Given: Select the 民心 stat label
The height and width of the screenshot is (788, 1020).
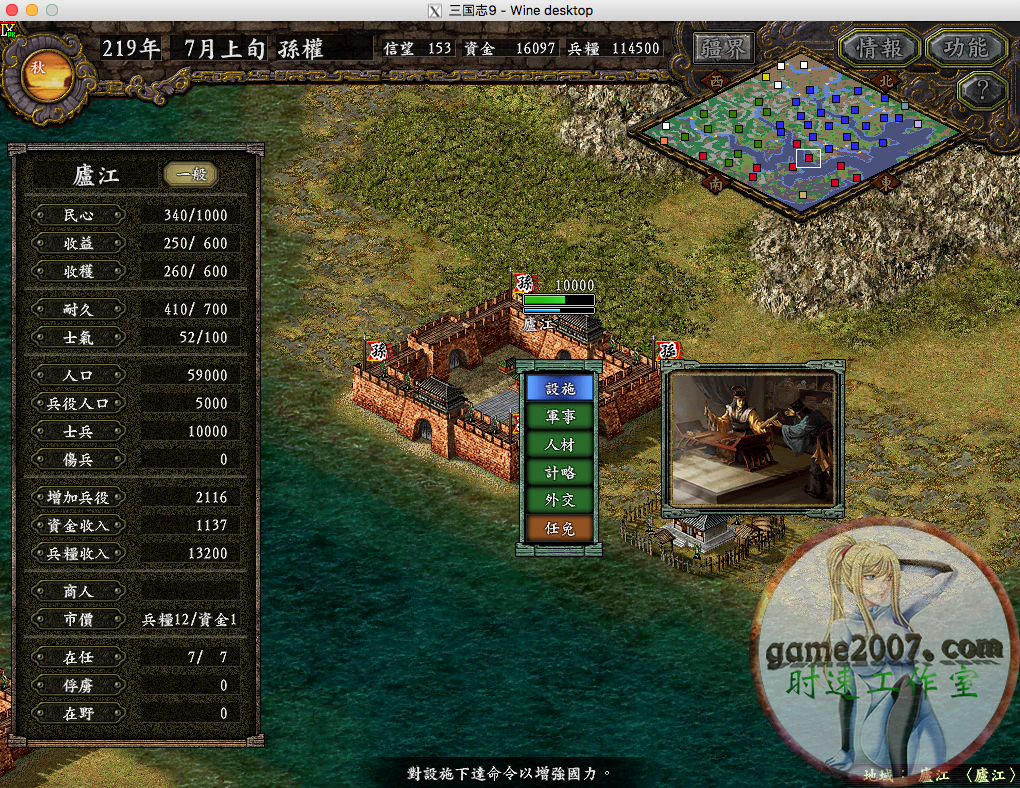Looking at the screenshot, I should [x=78, y=215].
